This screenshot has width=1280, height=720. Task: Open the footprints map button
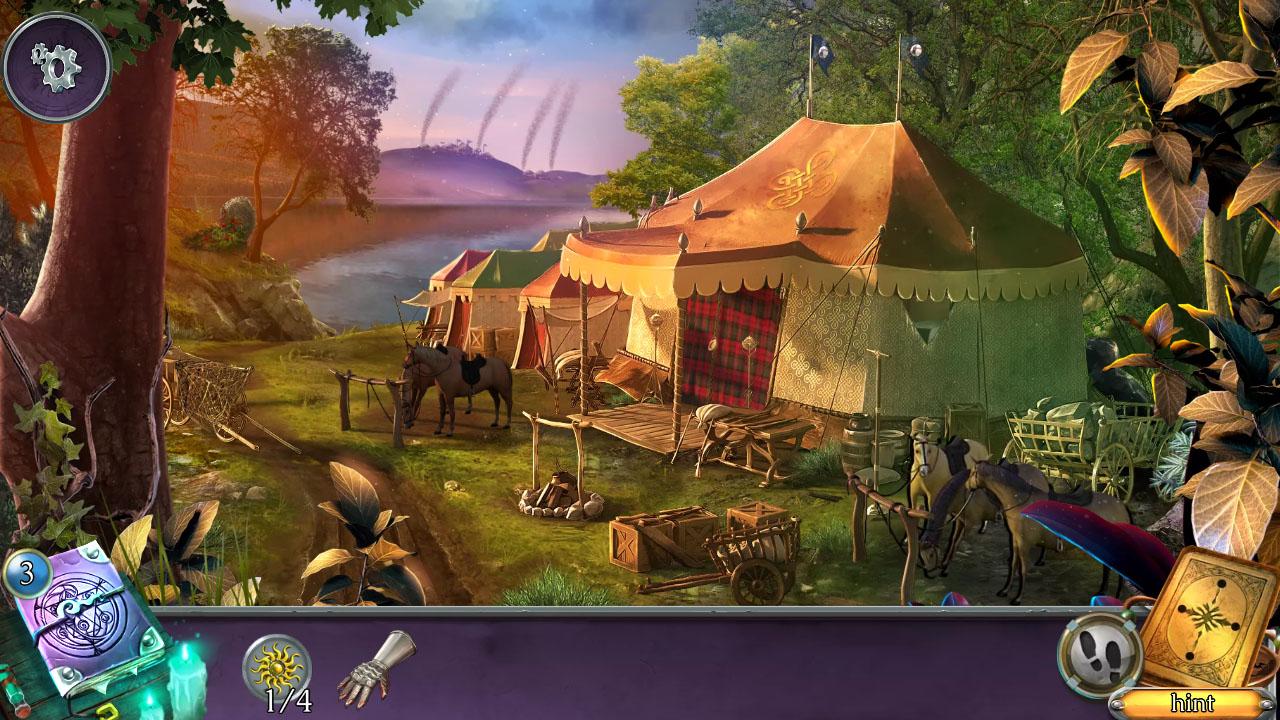coord(1101,655)
